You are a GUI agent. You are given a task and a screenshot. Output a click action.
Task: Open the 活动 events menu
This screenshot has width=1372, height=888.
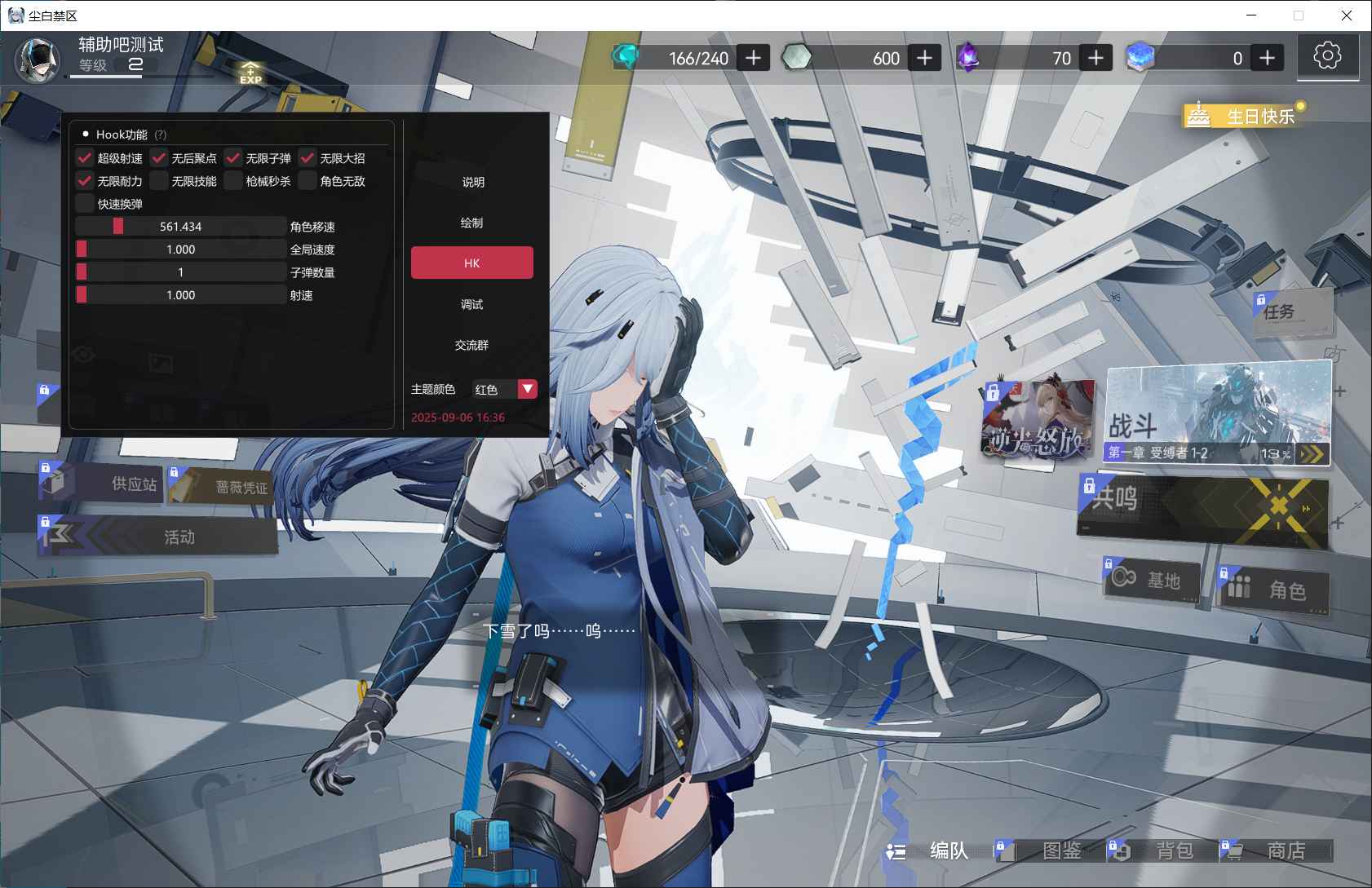[159, 536]
